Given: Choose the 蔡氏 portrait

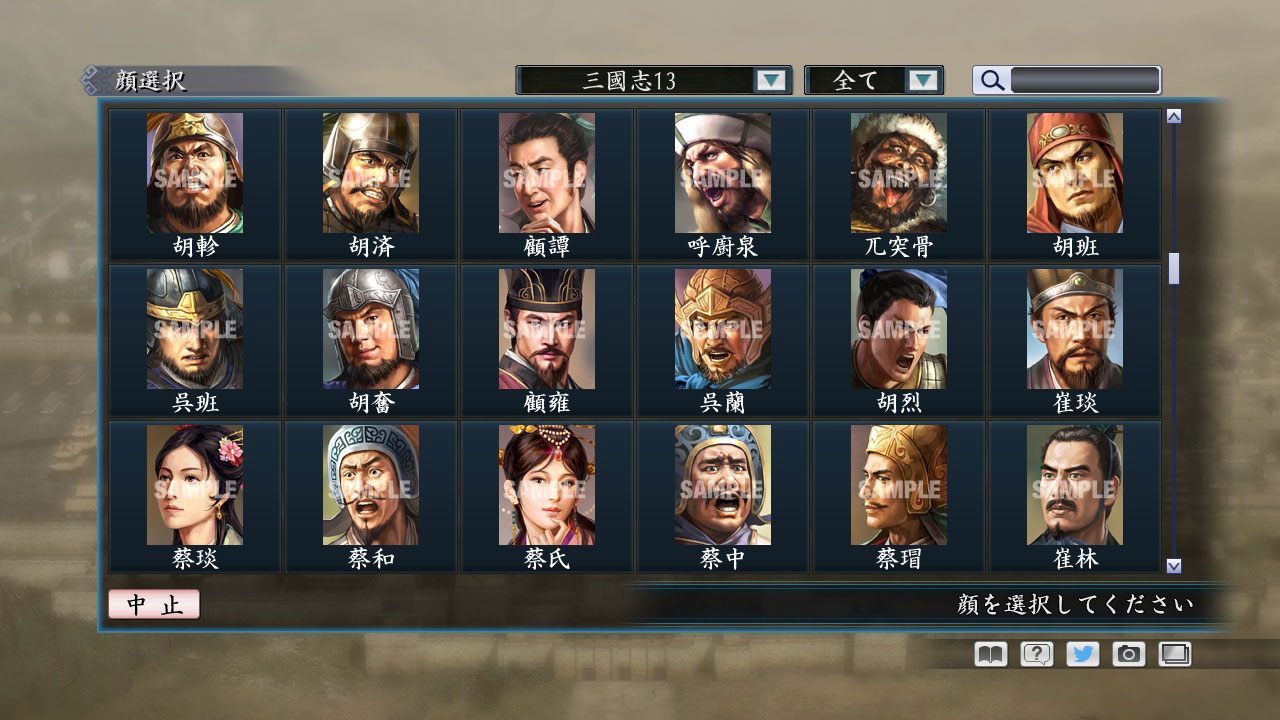Looking at the screenshot, I should tap(547, 485).
